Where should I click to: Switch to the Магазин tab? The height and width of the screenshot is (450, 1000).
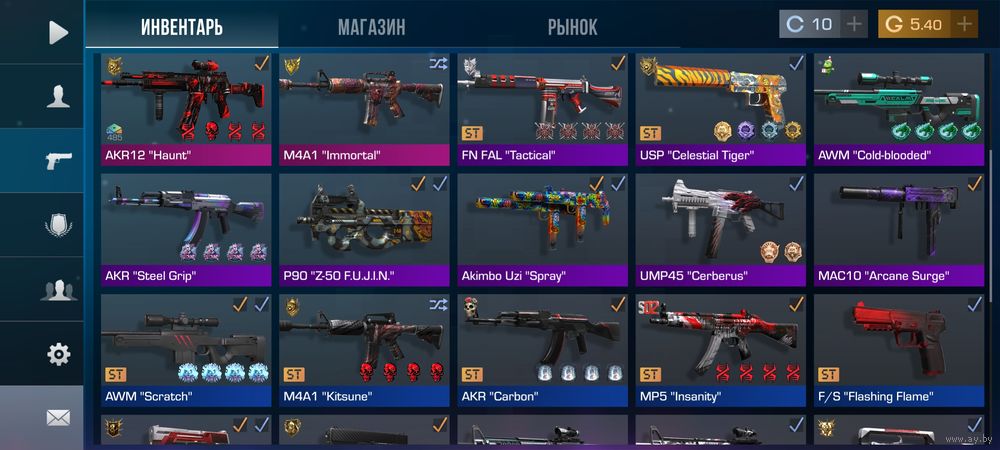[371, 26]
